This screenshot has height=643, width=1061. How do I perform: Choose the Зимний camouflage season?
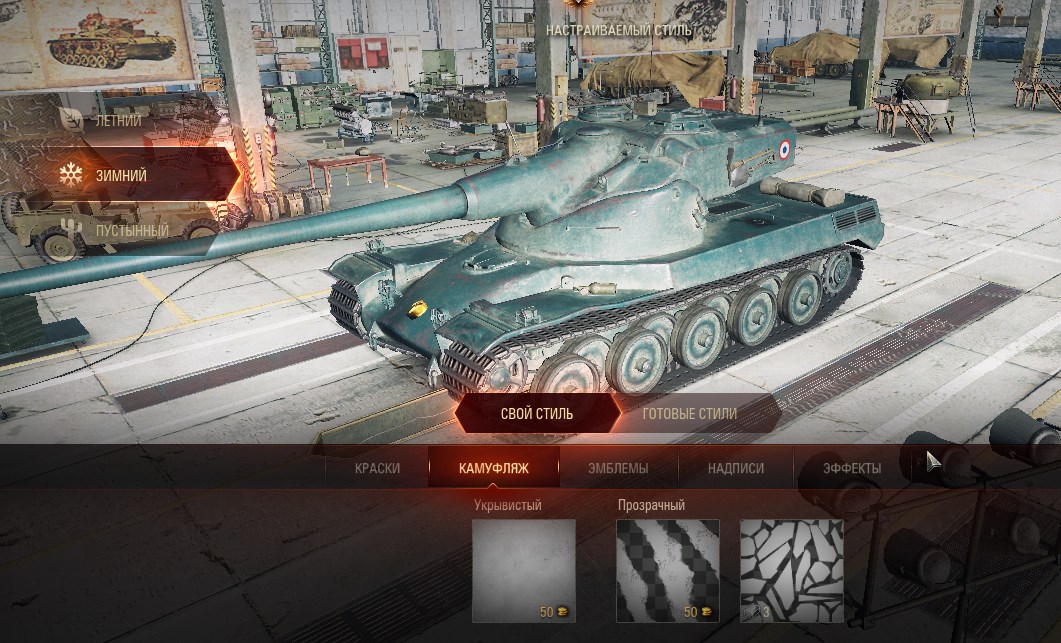tap(120, 175)
